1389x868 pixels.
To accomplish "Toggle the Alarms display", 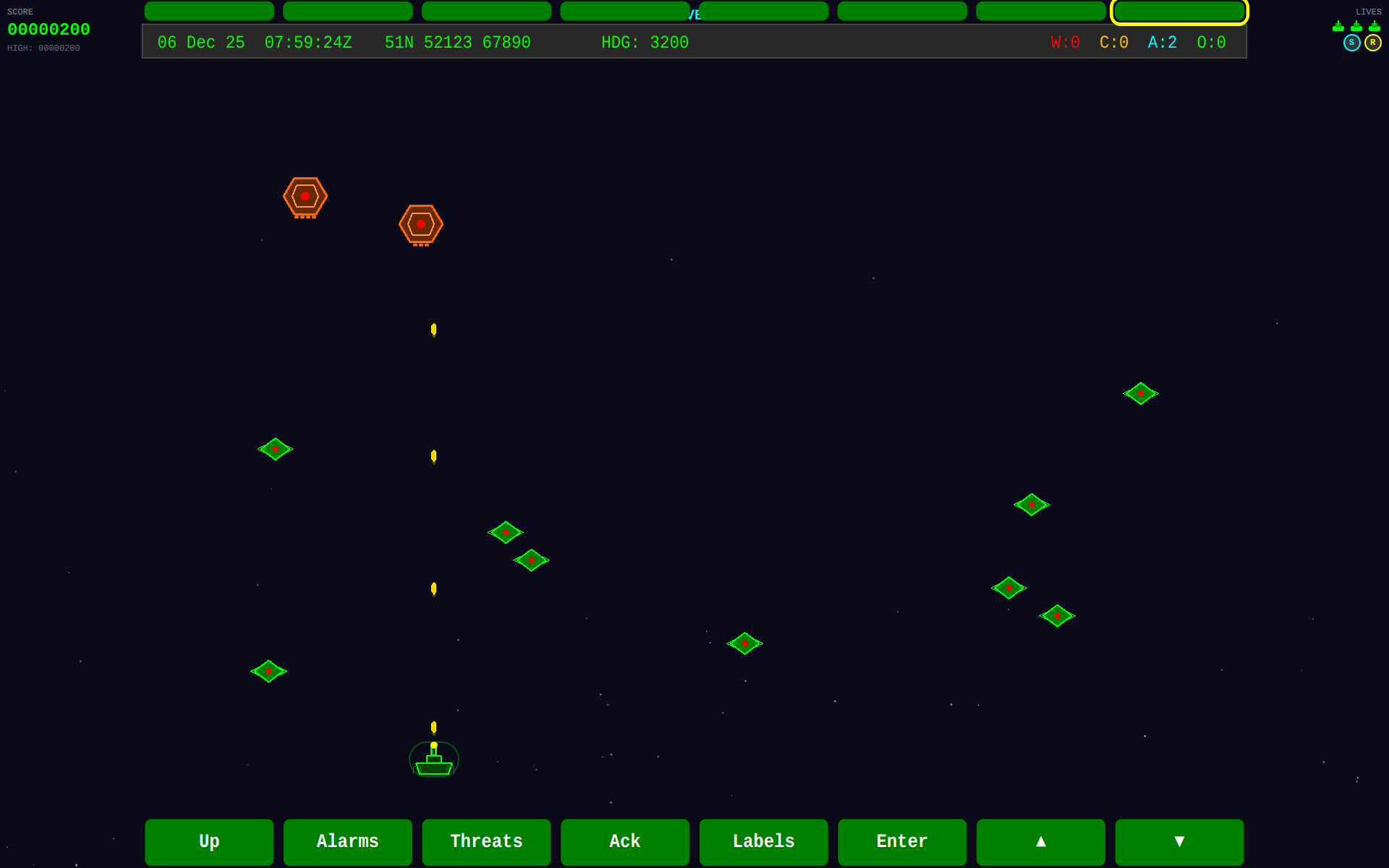I will (x=347, y=842).
